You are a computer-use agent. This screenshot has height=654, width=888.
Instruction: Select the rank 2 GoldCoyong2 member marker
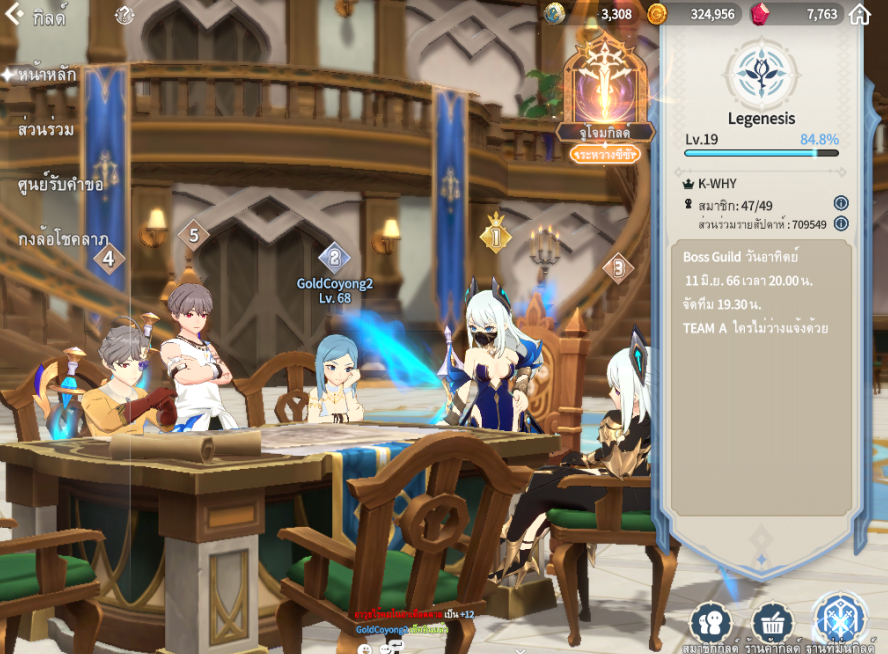click(x=334, y=258)
